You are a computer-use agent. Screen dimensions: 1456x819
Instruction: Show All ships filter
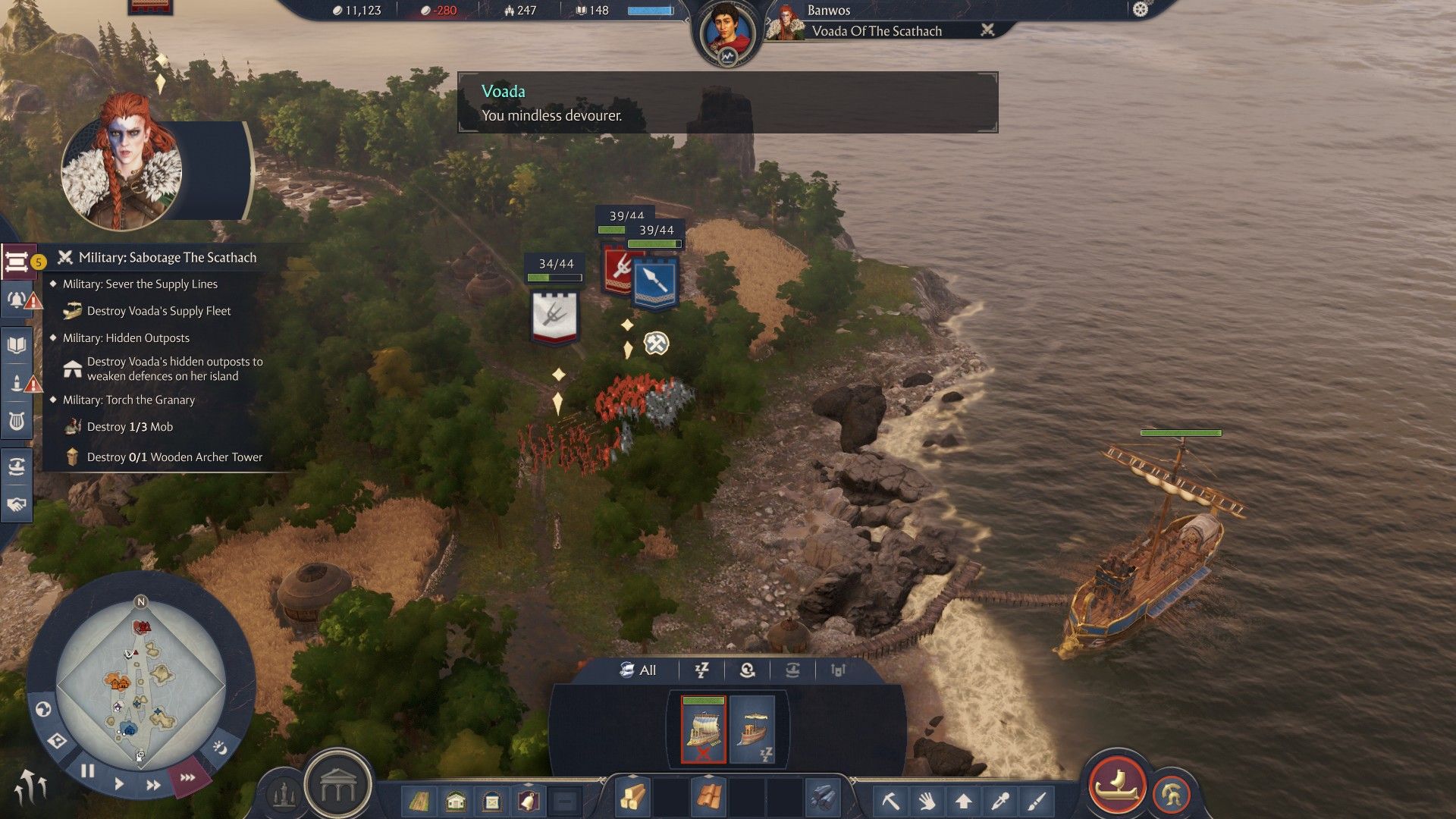(638, 670)
